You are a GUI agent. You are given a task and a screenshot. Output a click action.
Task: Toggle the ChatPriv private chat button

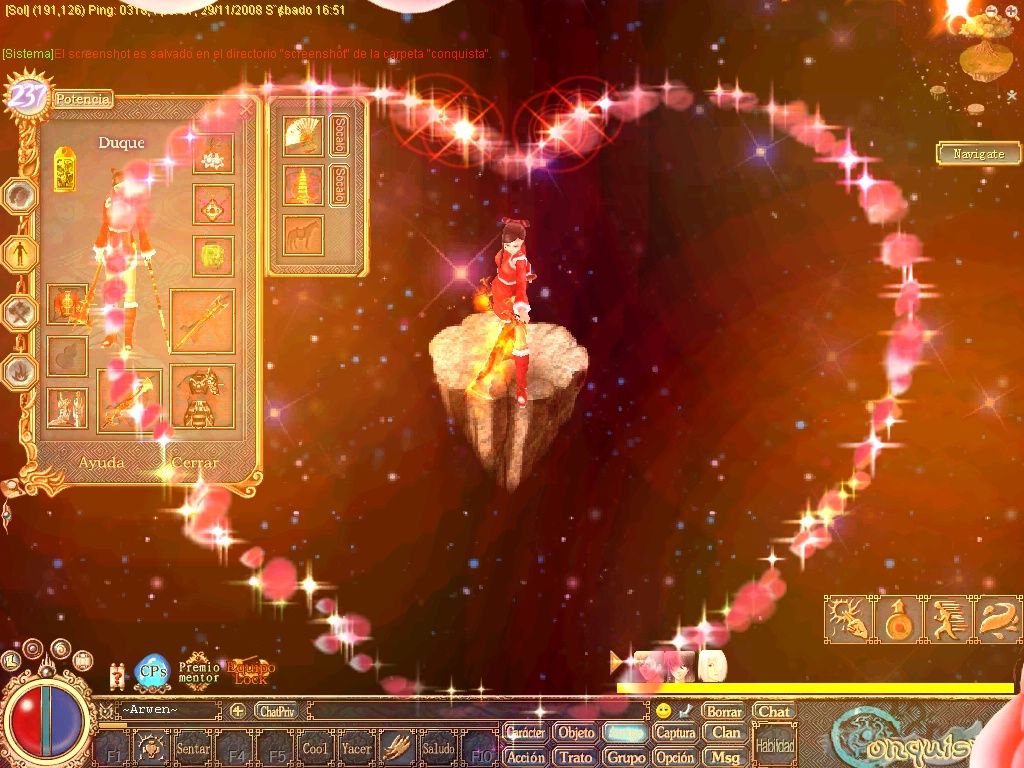click(x=276, y=711)
